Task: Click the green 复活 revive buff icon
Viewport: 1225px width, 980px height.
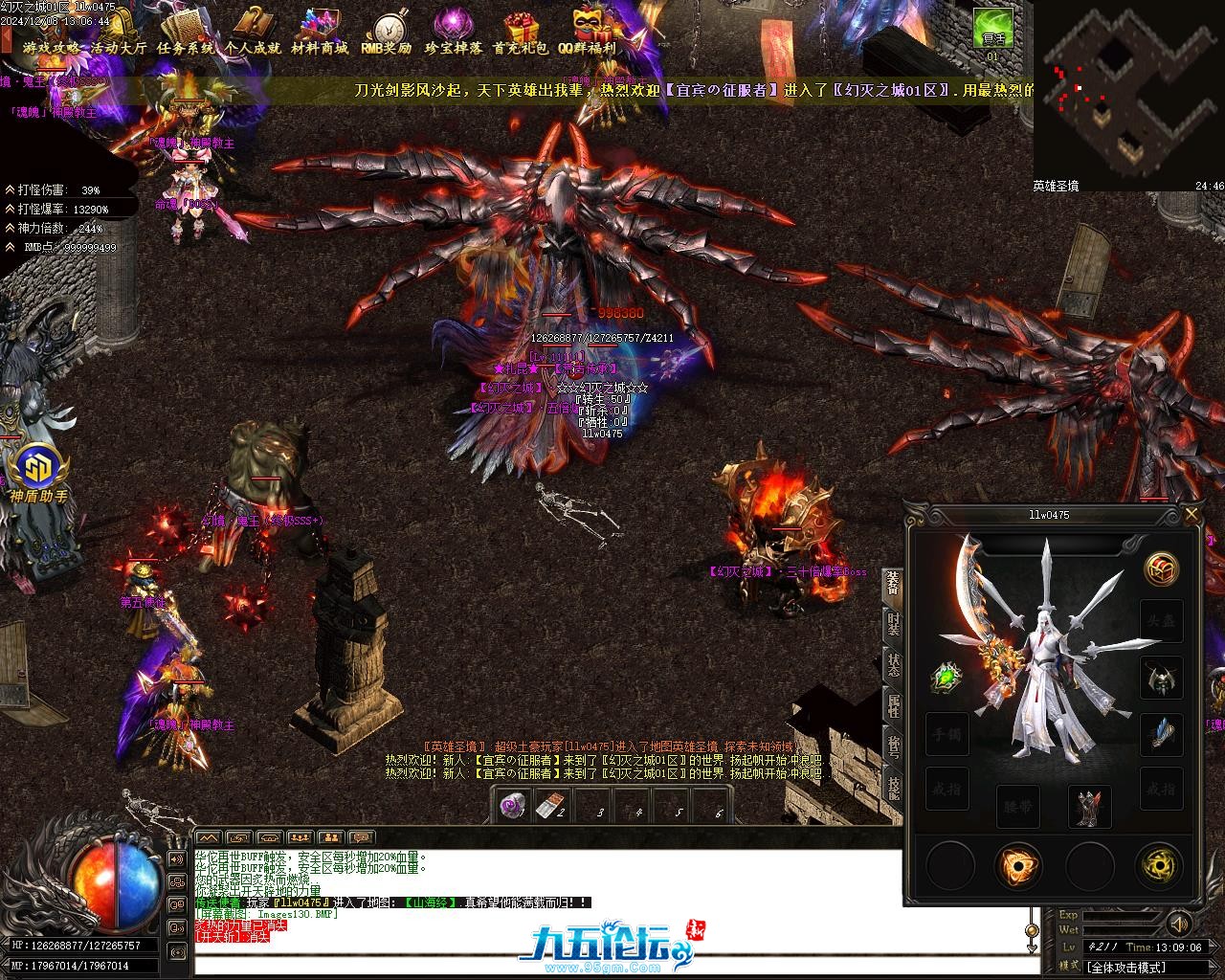Action: coord(993,28)
